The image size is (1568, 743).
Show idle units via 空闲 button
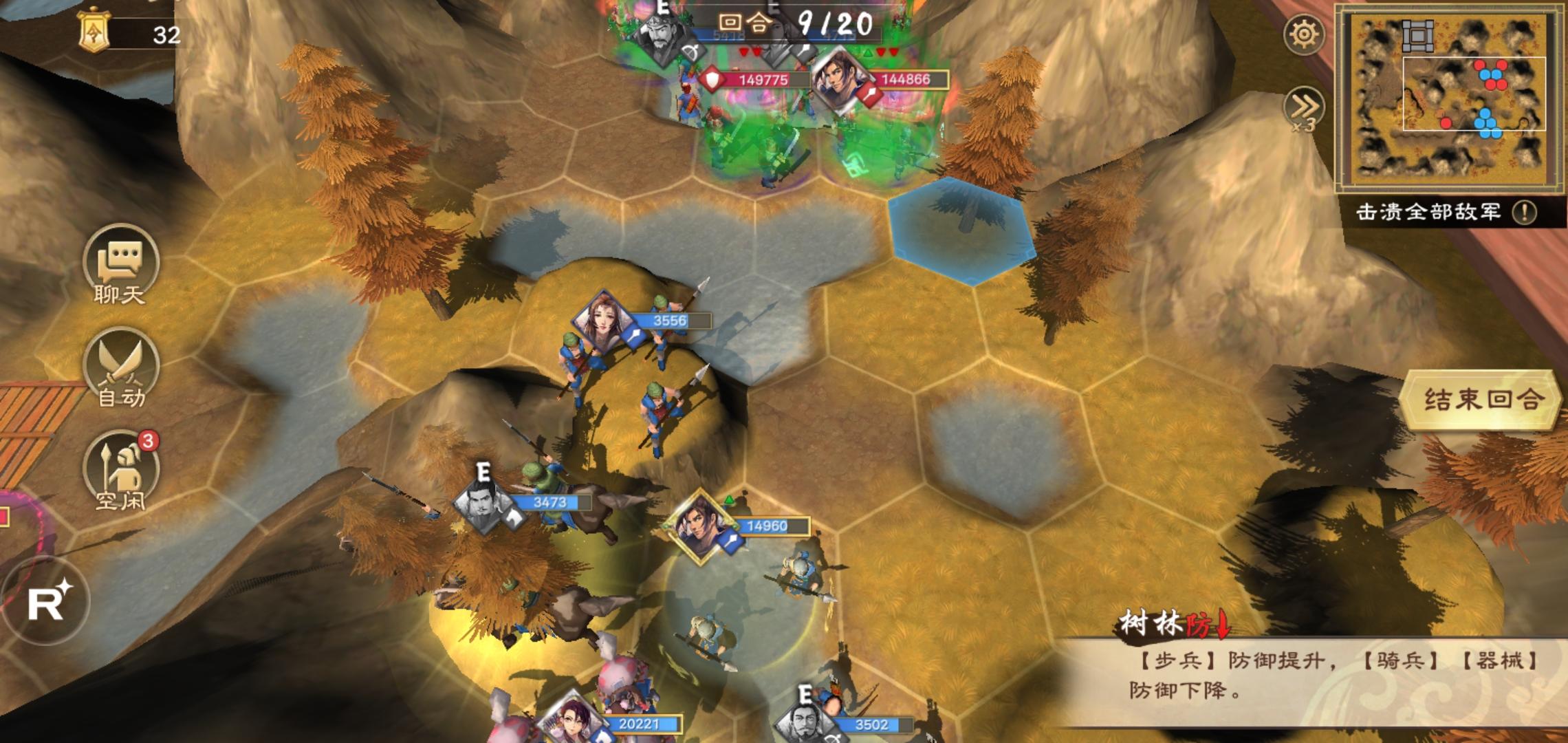click(121, 471)
